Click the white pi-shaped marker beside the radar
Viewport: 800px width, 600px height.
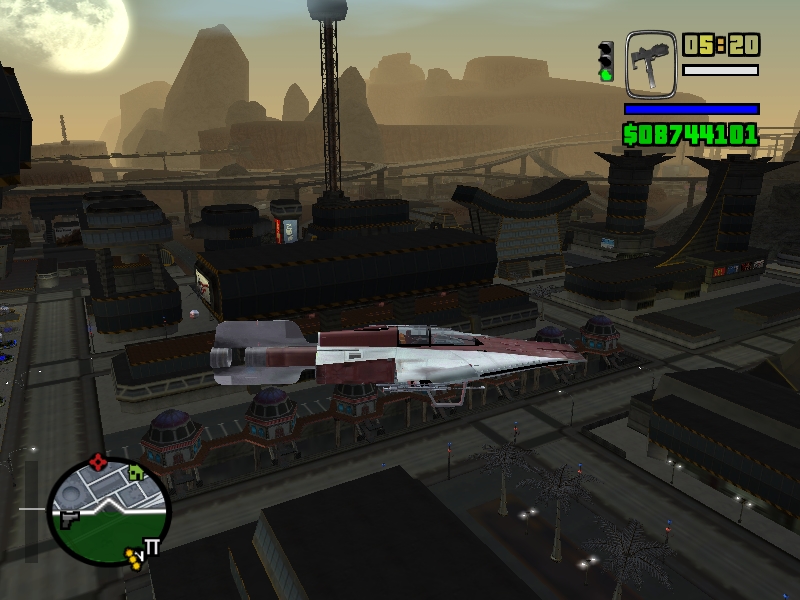(154, 546)
